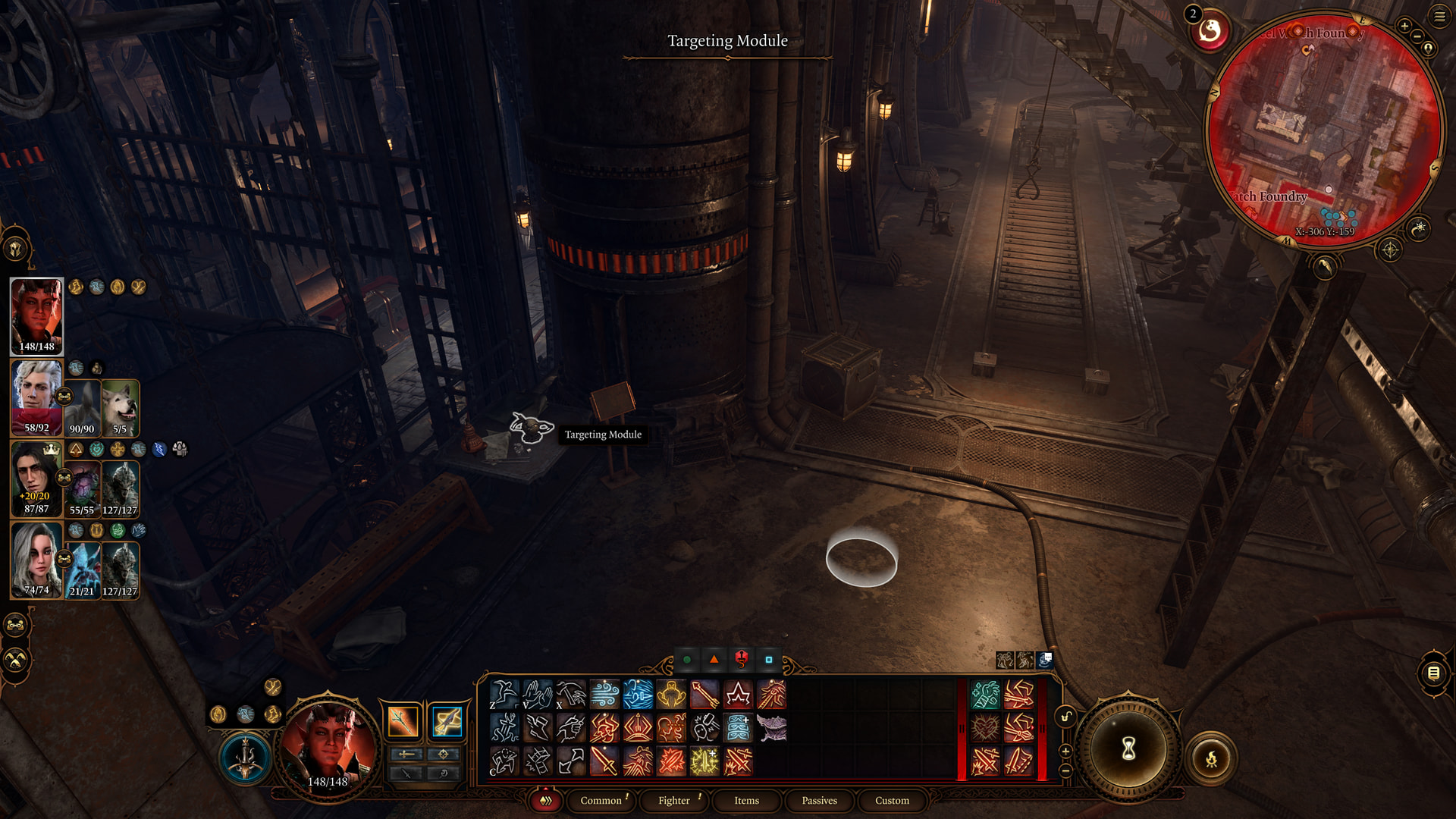Select the melee weapon set slot
Screen dimensions: 1456x819
403,721
